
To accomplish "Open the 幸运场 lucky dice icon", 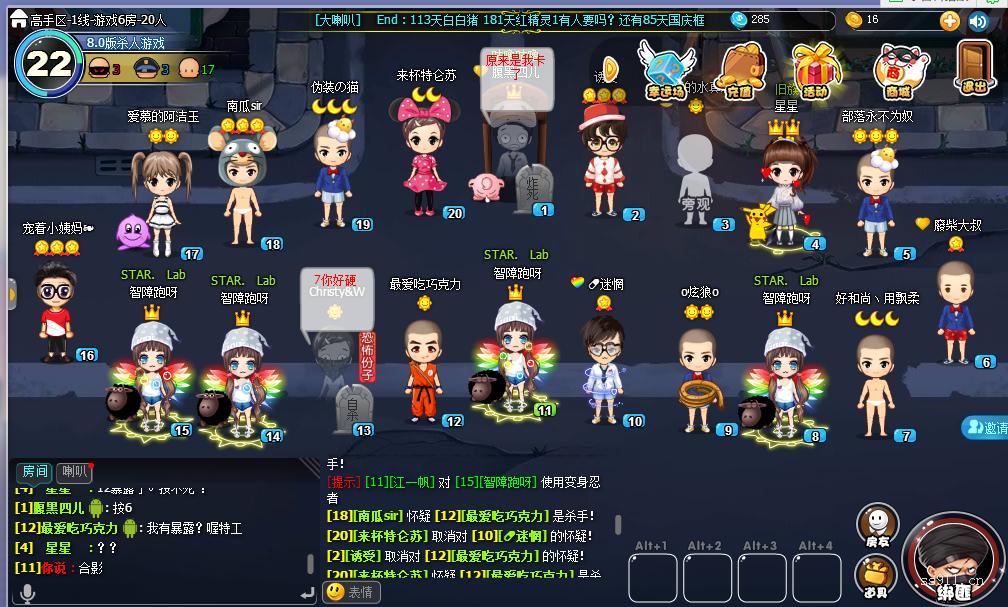I will (x=665, y=70).
